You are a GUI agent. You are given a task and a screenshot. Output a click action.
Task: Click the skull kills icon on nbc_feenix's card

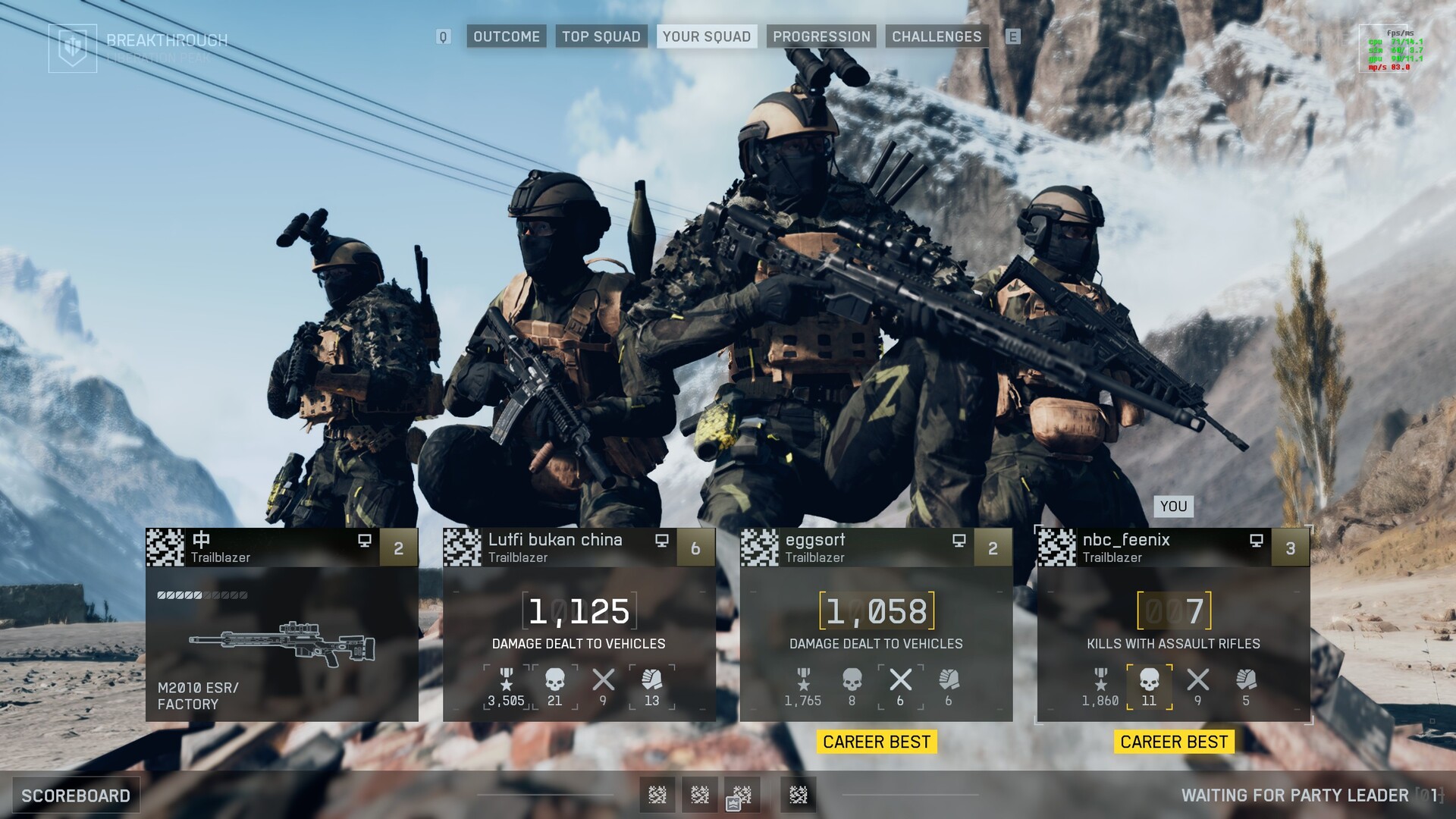pyautogui.click(x=1149, y=679)
